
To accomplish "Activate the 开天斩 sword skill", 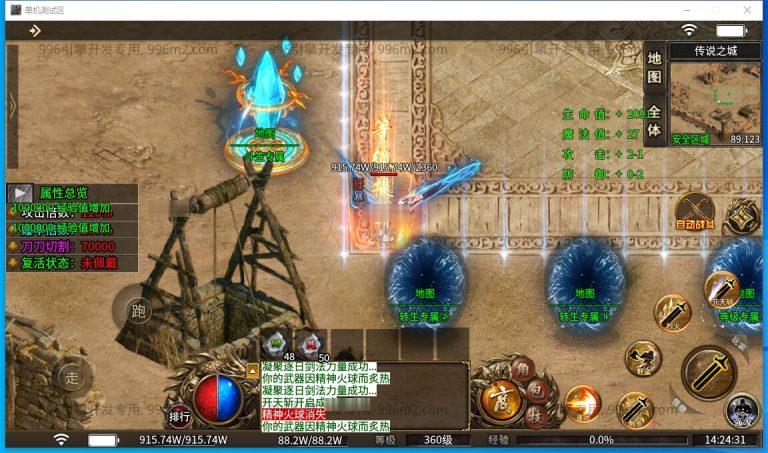I will (x=721, y=289).
